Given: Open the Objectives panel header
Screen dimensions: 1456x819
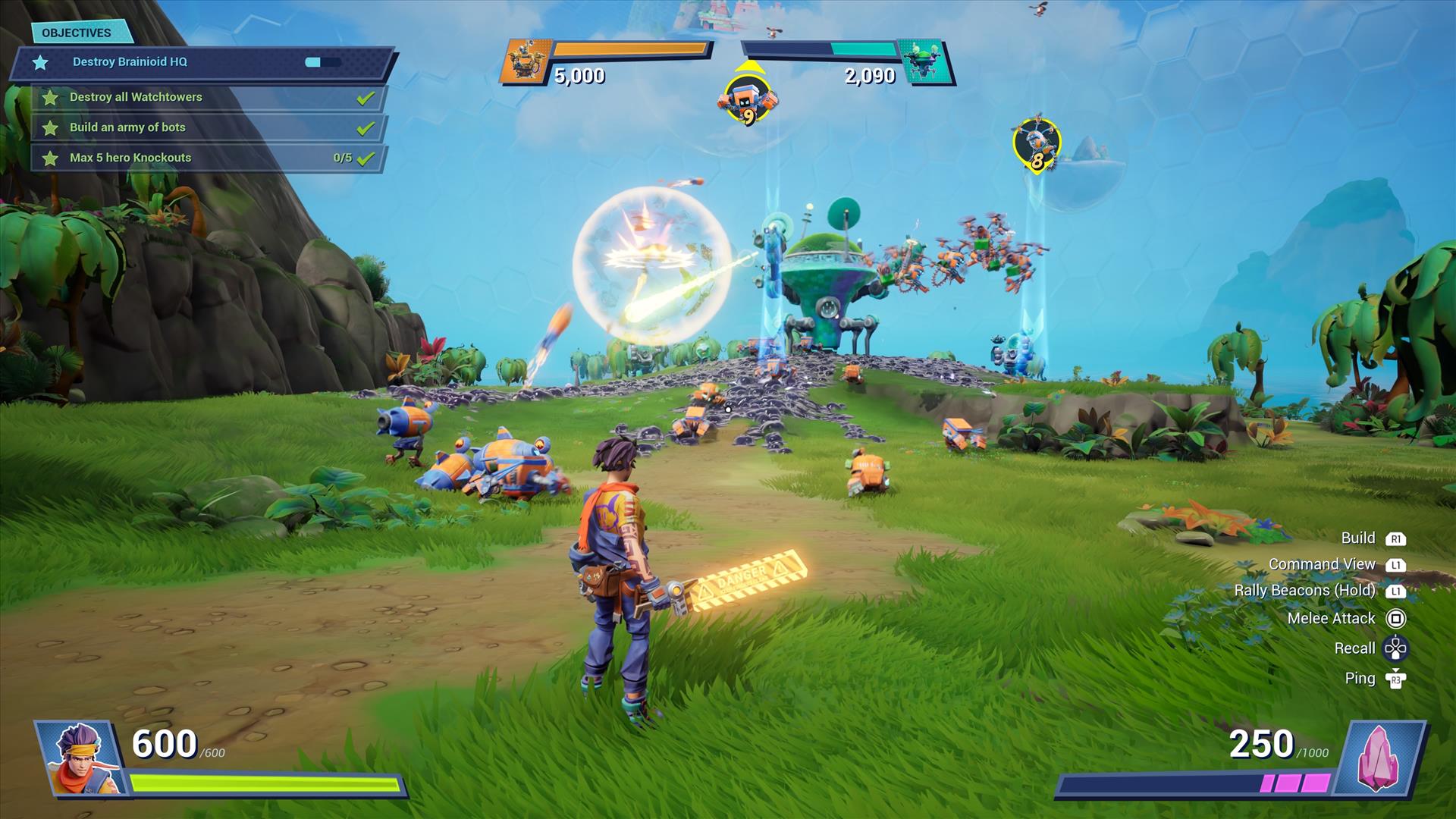Looking at the screenshot, I should coord(77,33).
